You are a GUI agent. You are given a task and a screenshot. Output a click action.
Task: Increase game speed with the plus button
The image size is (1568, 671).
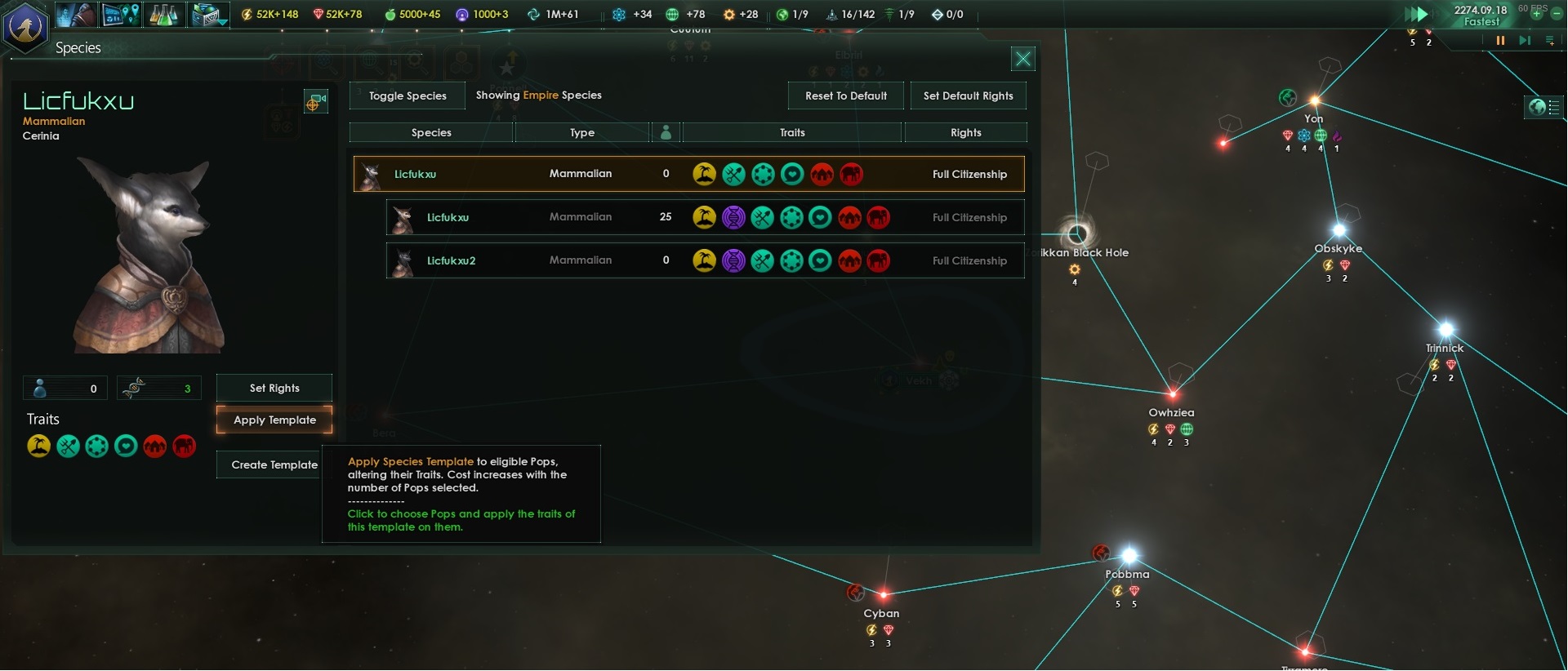point(1536,14)
